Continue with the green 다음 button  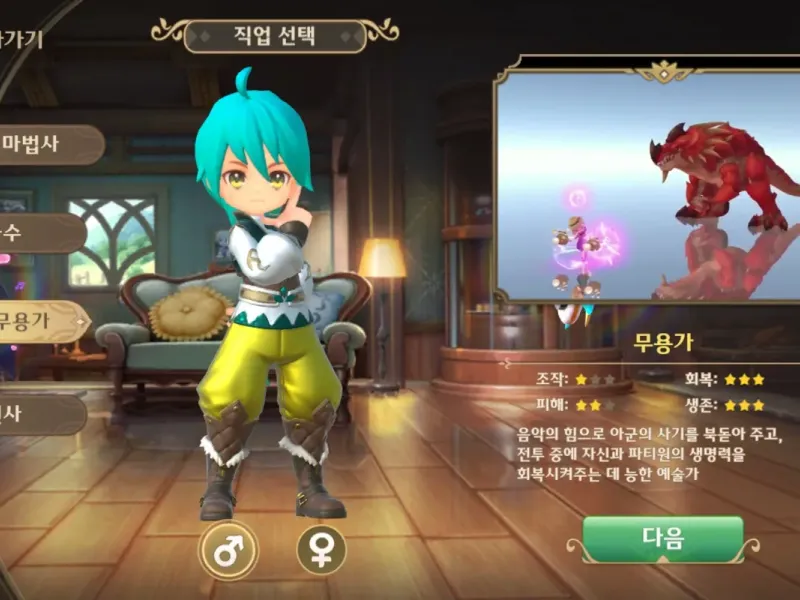[x=663, y=540]
